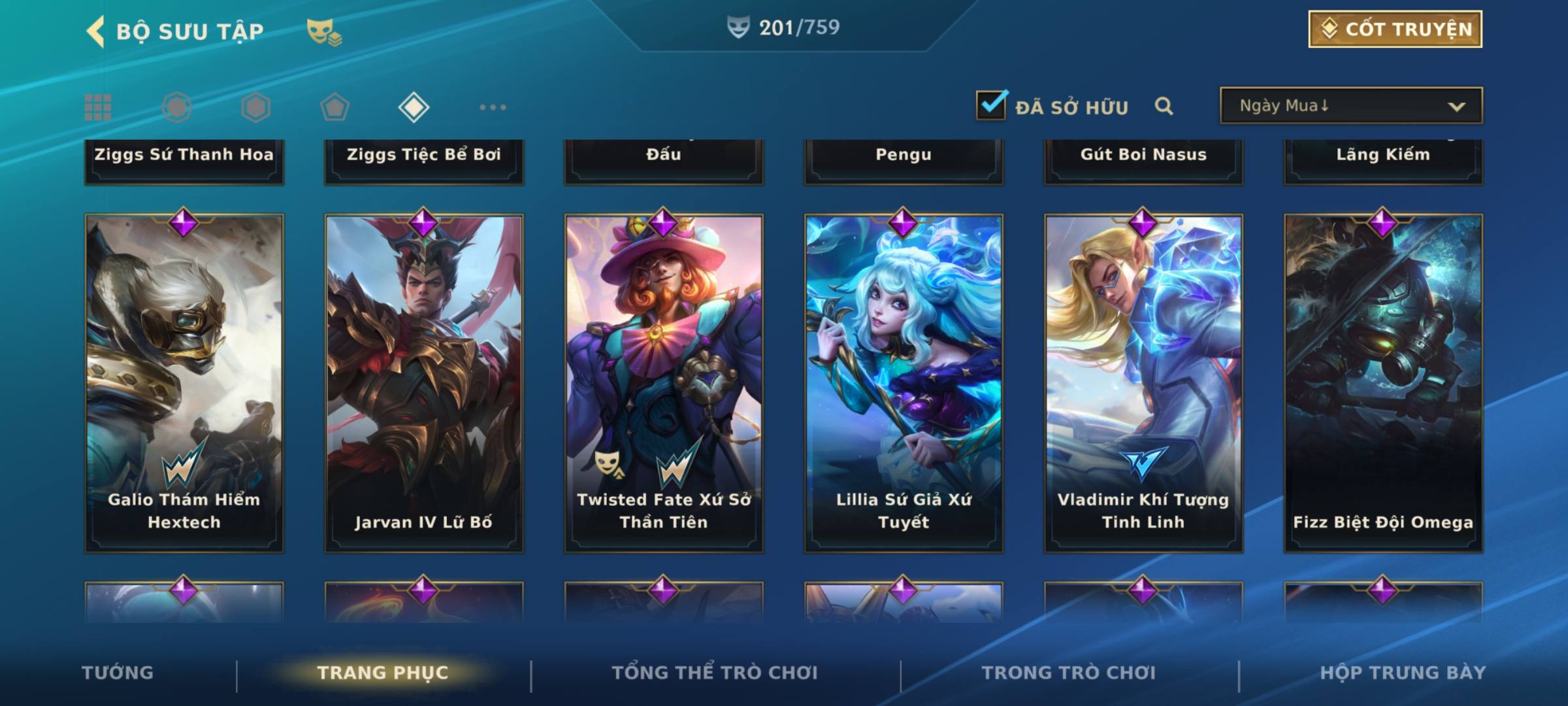Choose Lillia Sứ Giả Xứ Tuyết skin

[904, 382]
